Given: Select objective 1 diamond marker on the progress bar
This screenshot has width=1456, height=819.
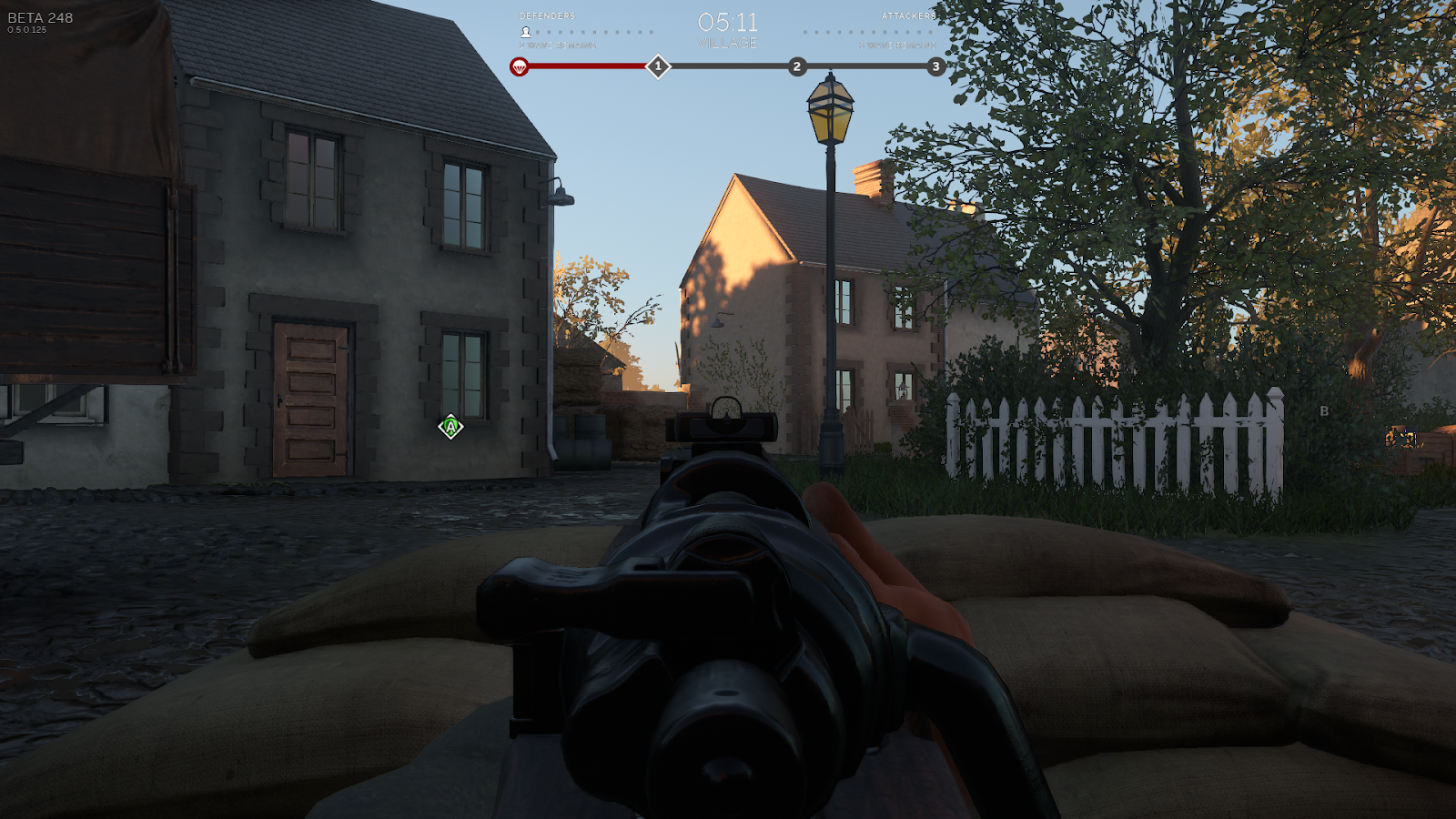Looking at the screenshot, I should [658, 66].
